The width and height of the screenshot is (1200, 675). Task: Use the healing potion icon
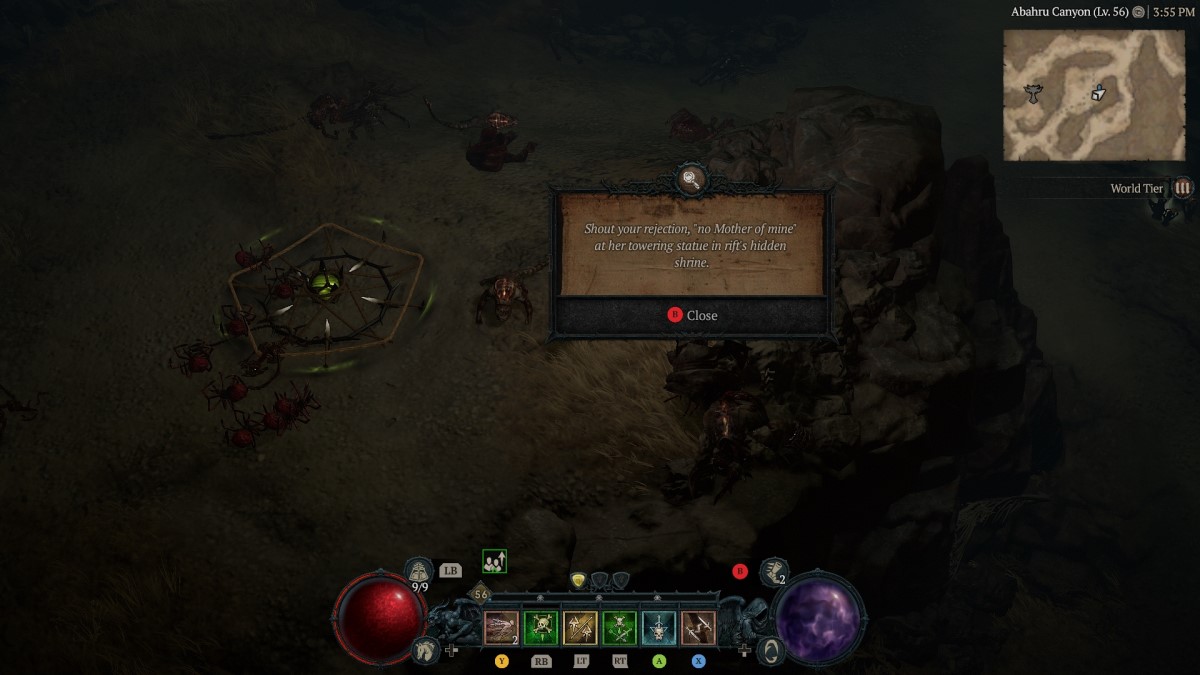pos(420,572)
